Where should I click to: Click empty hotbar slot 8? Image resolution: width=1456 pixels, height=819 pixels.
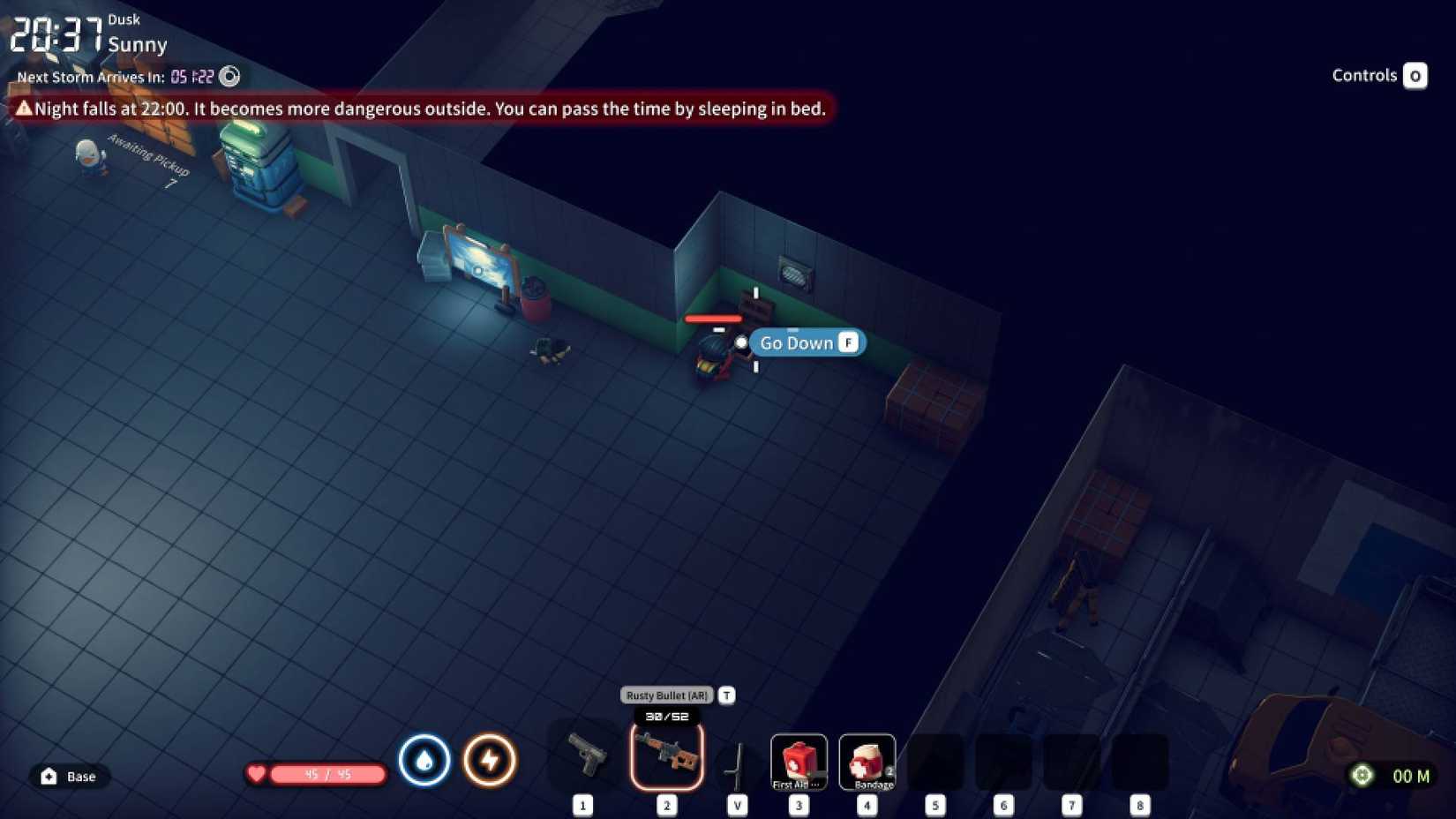click(1140, 761)
